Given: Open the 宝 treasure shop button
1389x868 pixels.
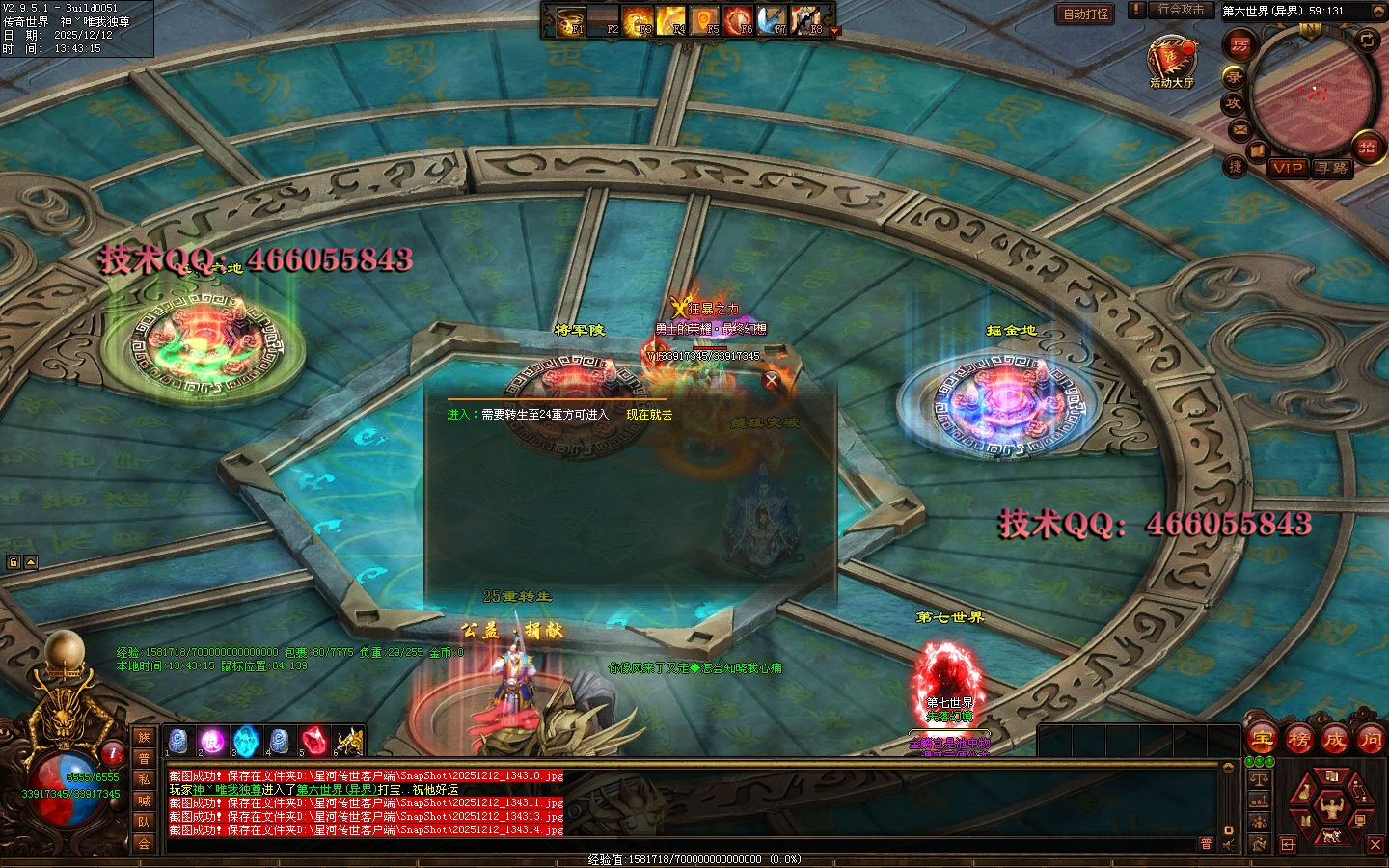Looking at the screenshot, I should (1262, 740).
